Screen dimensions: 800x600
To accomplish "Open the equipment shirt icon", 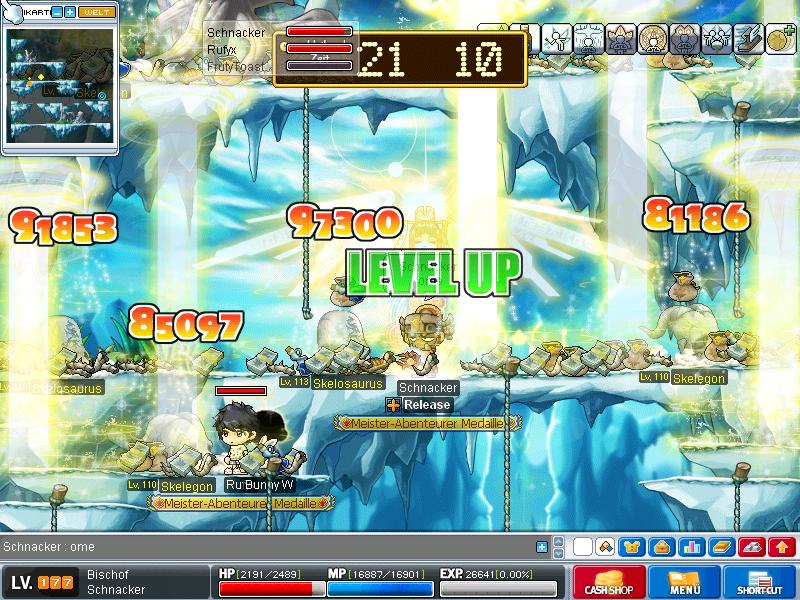I will (632, 547).
